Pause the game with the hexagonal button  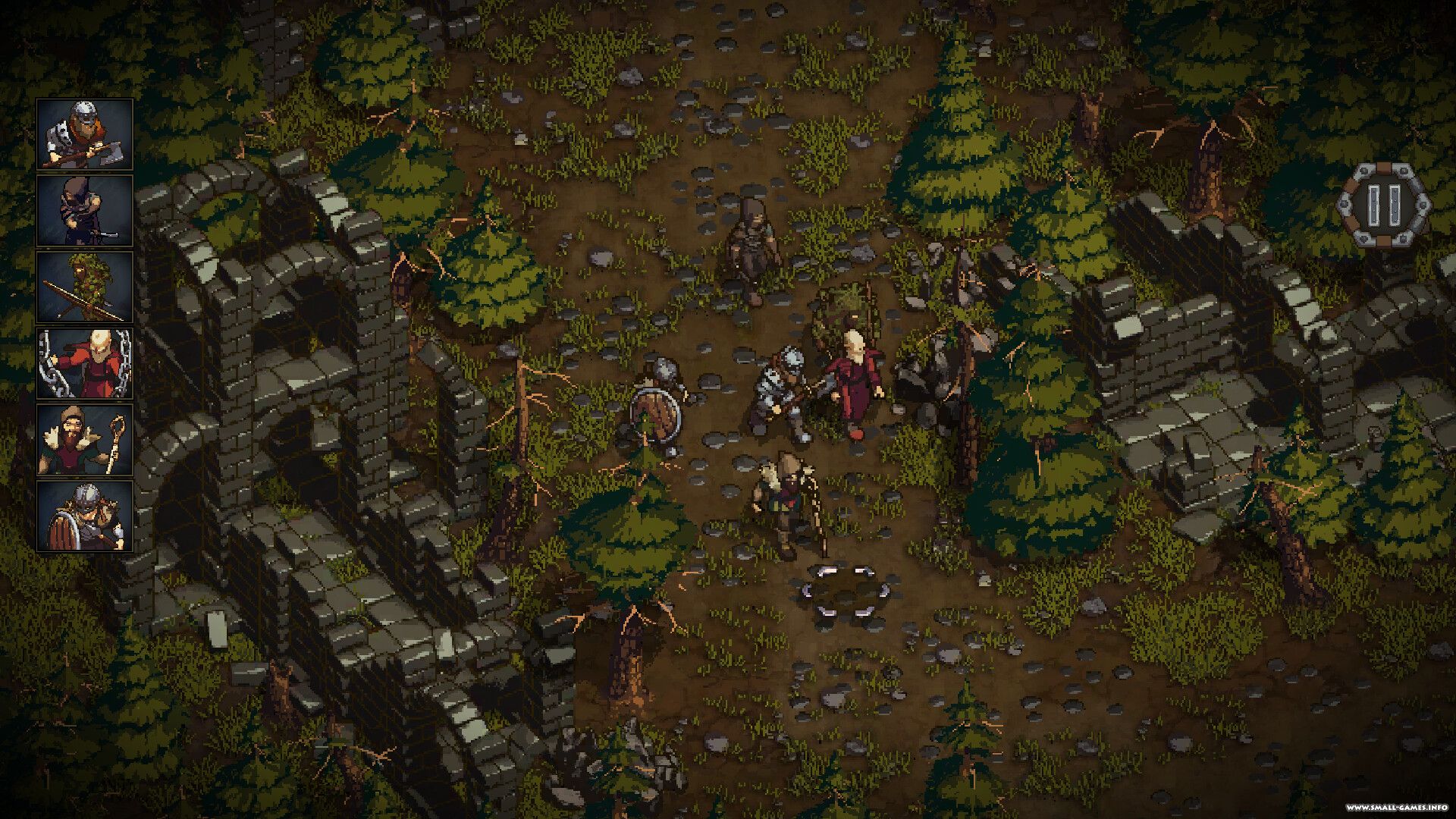pos(1383,203)
